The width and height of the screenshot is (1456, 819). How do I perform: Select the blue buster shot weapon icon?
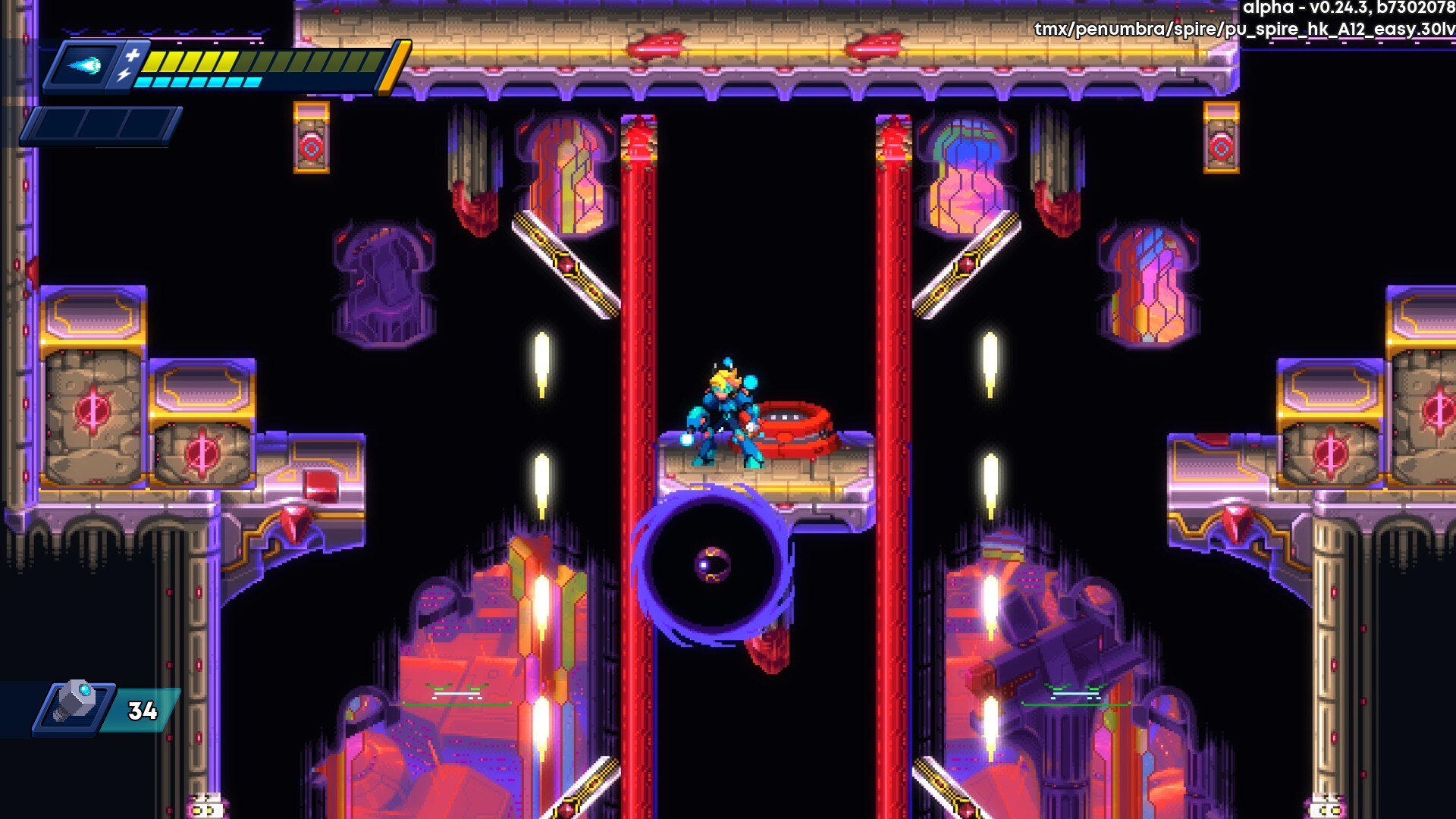point(84,67)
